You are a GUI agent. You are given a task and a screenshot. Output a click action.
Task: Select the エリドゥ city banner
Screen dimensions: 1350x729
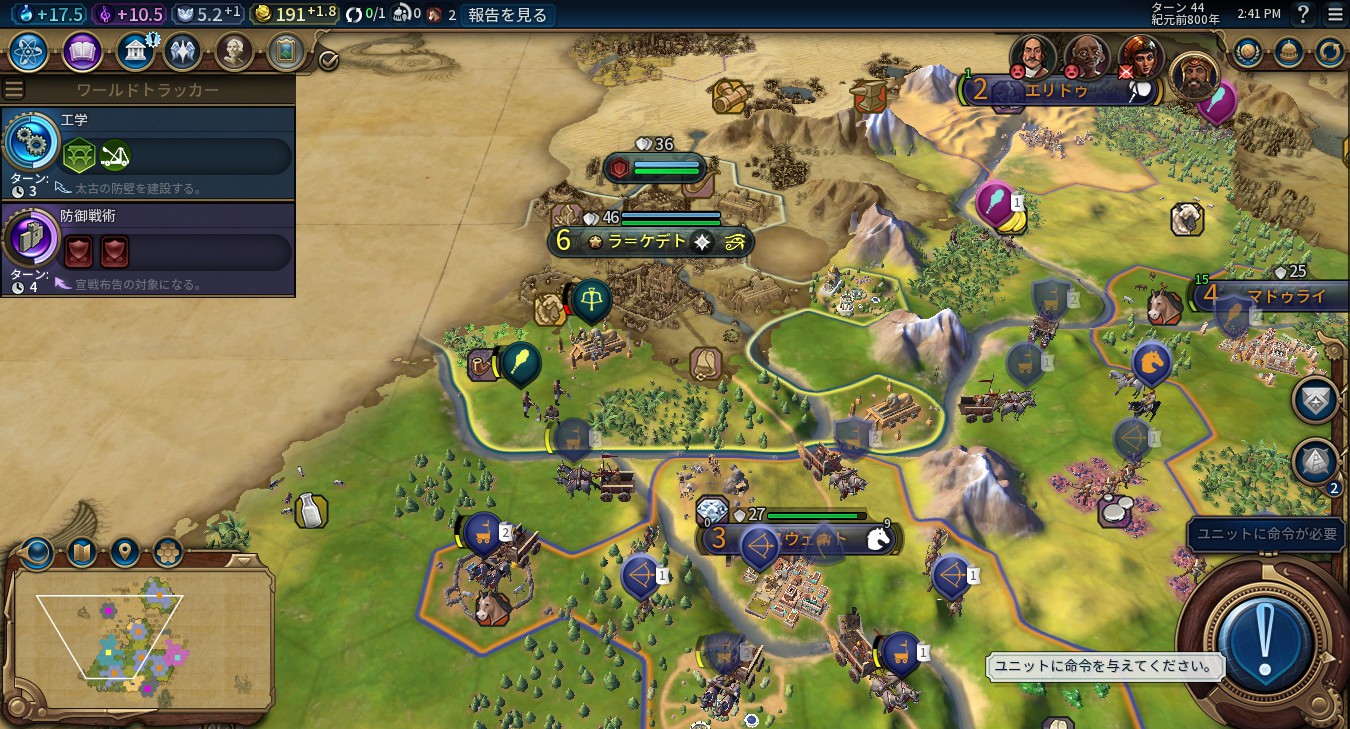point(1060,91)
